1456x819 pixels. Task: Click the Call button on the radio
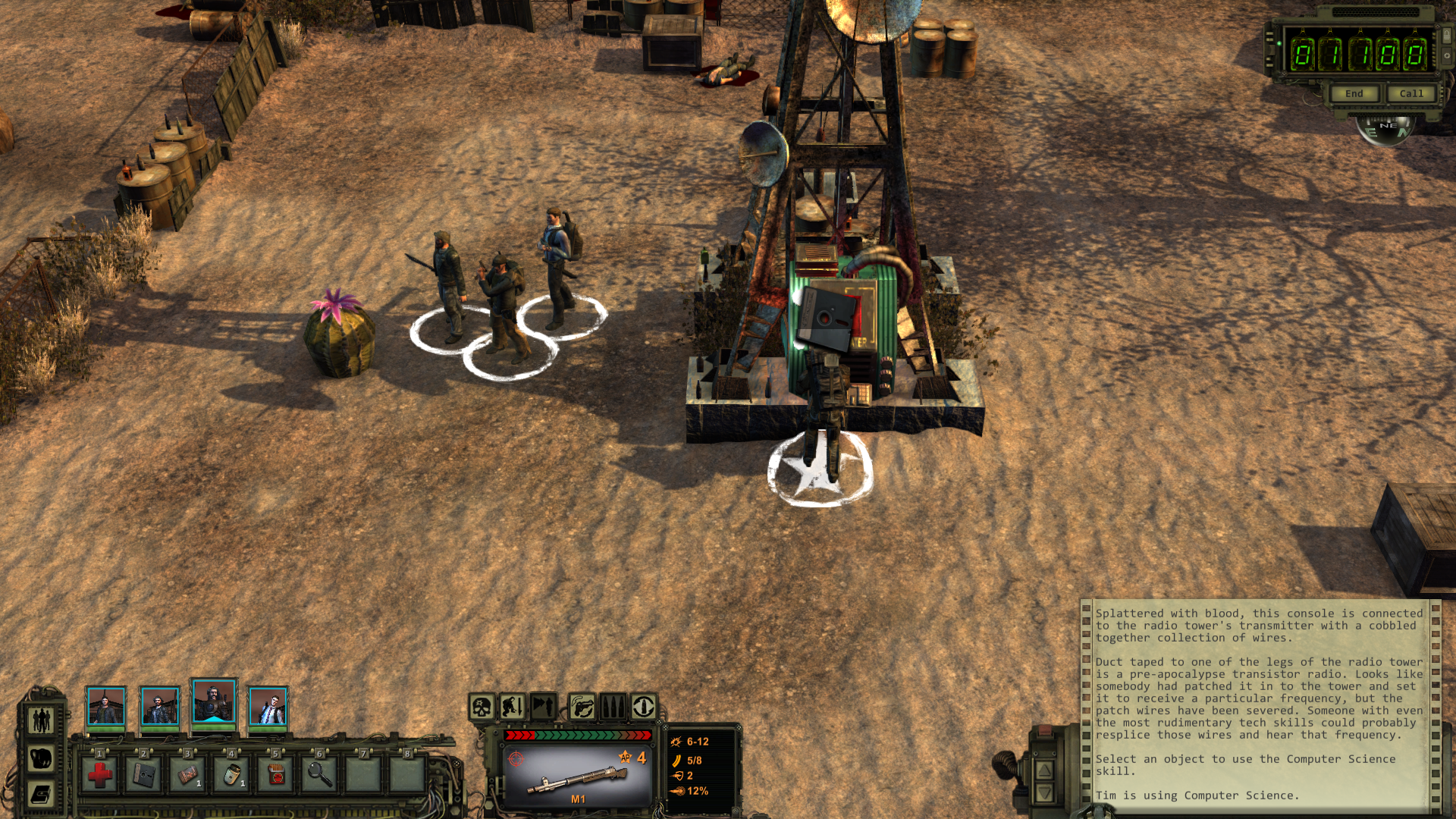click(x=1410, y=93)
